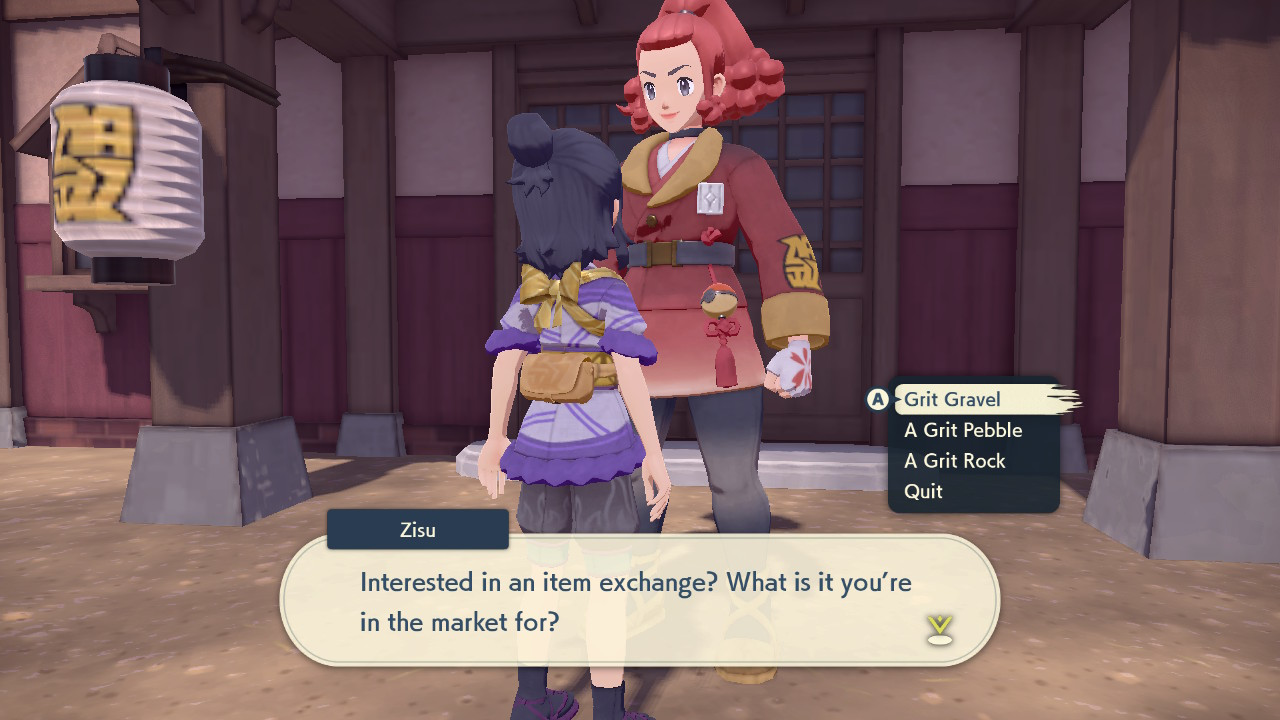The width and height of the screenshot is (1280, 720).
Task: Click the A button prompt icon
Action: 877,398
